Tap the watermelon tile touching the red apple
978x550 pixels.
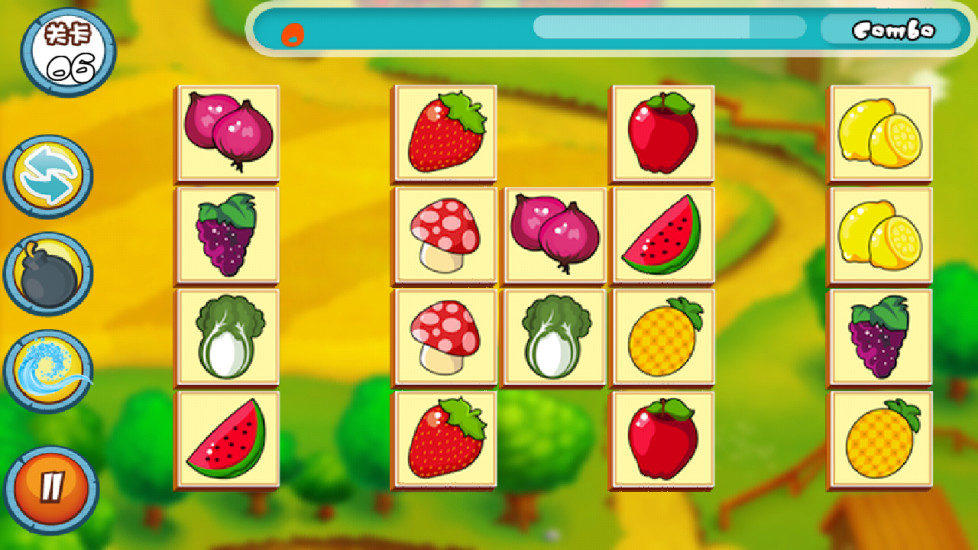coord(662,235)
